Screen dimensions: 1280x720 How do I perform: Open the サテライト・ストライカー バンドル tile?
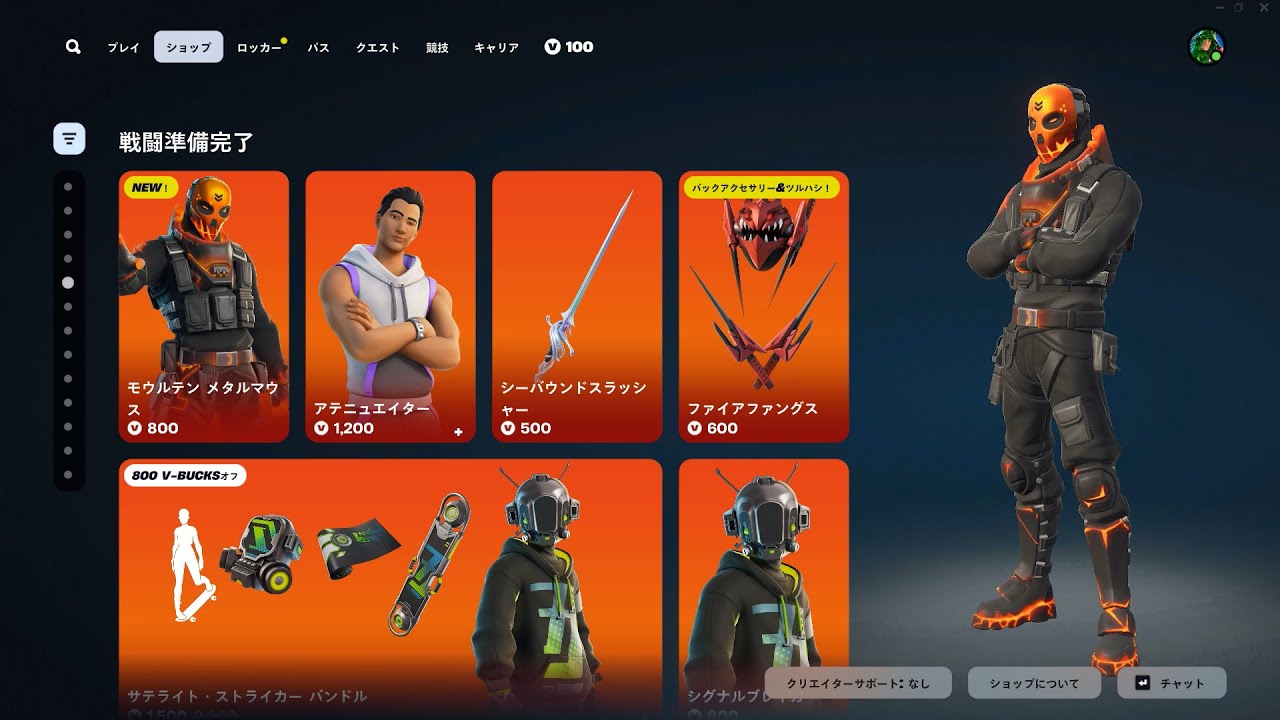pos(390,588)
